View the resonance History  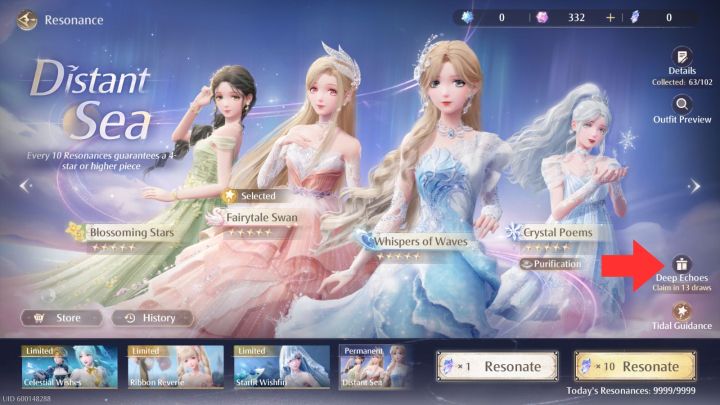pyautogui.click(x=148, y=318)
